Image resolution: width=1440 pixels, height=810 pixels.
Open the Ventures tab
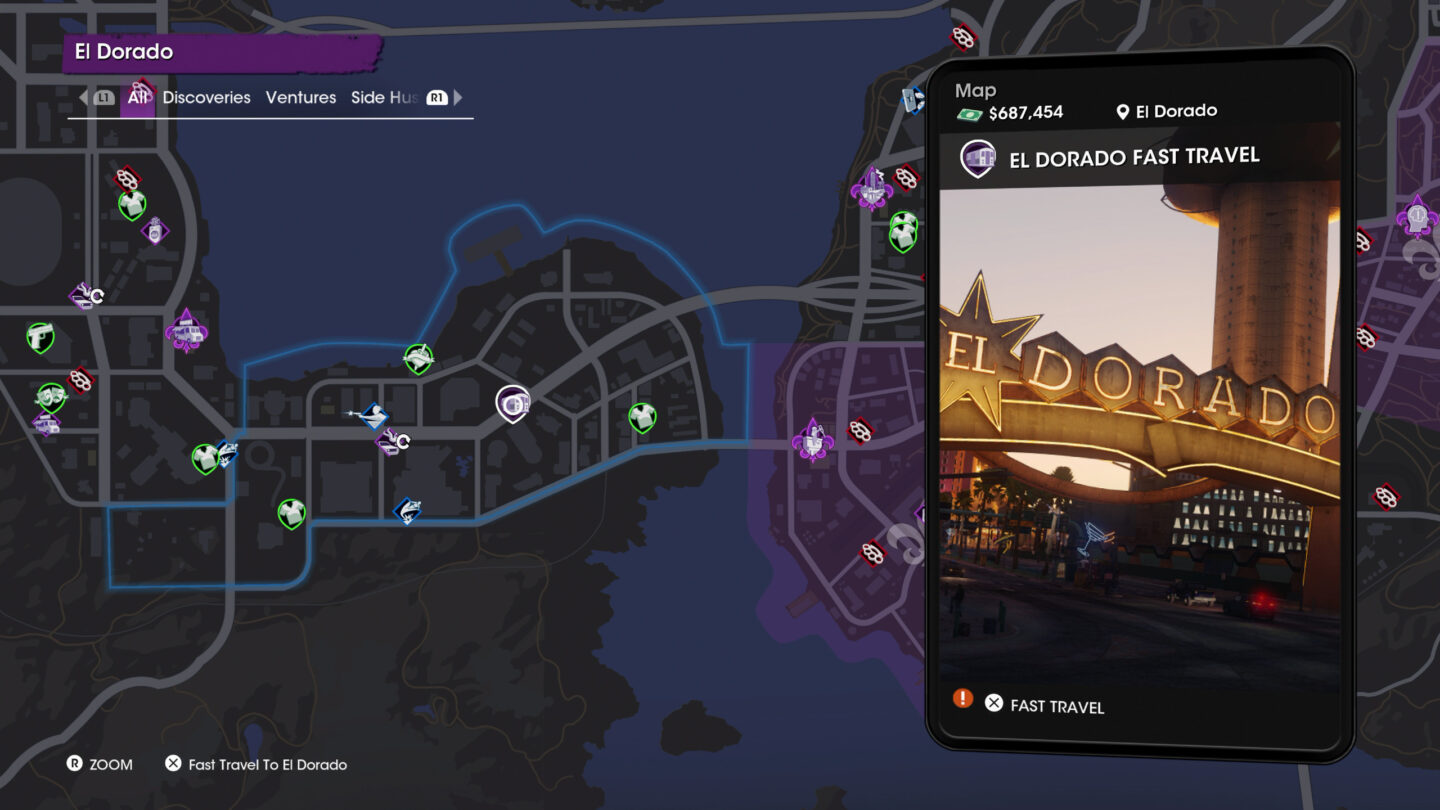point(299,97)
